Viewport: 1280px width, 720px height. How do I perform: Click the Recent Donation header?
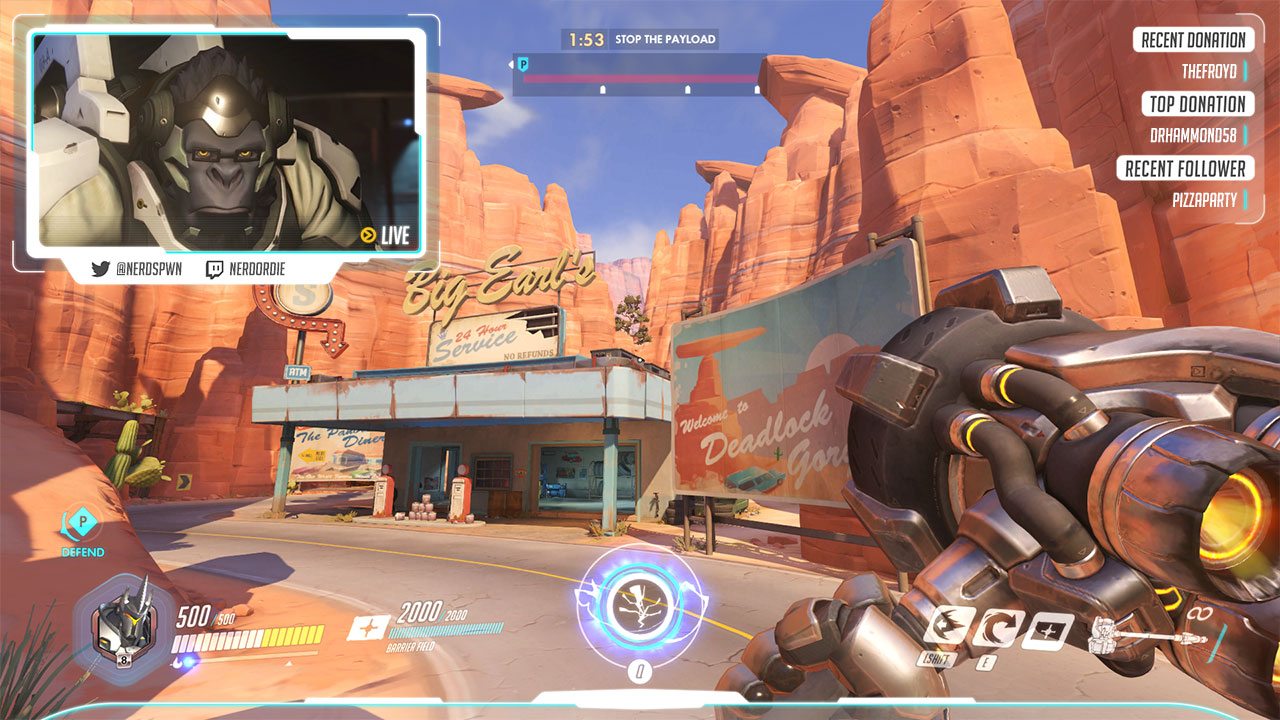pyautogui.click(x=1193, y=40)
